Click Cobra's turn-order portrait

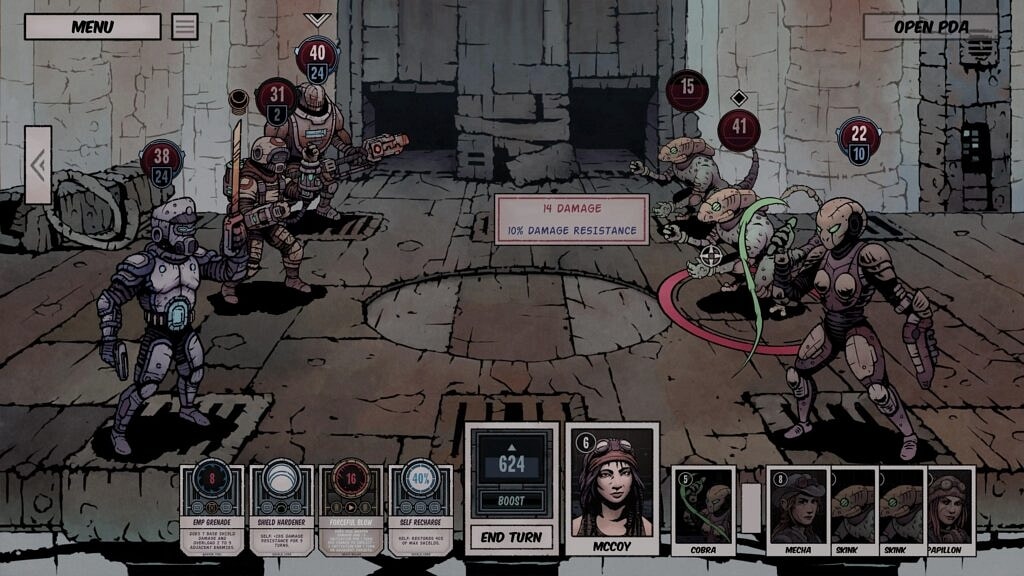point(703,509)
